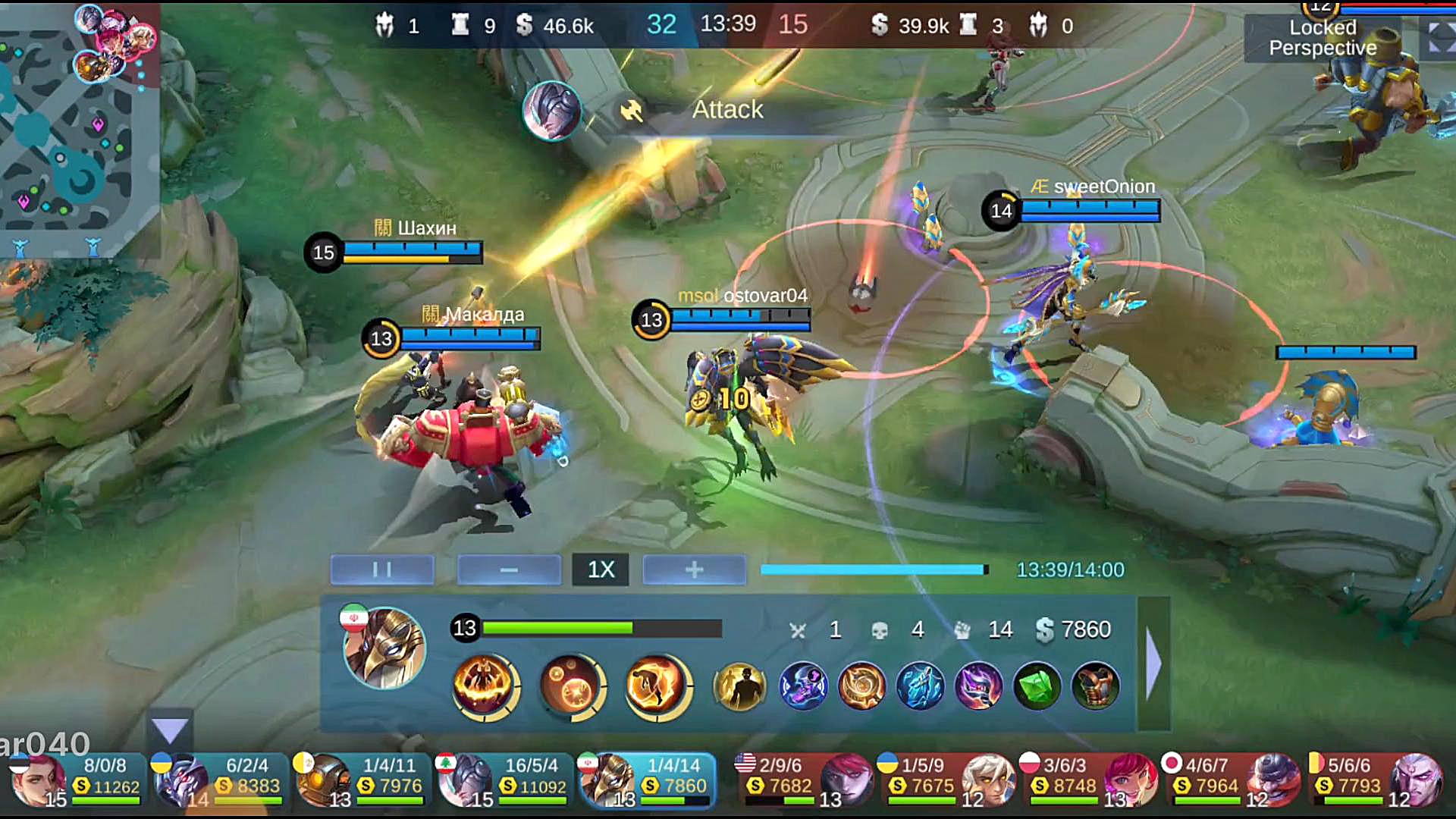
Task: Inspect the fire orbs skill icon
Action: 572,686
